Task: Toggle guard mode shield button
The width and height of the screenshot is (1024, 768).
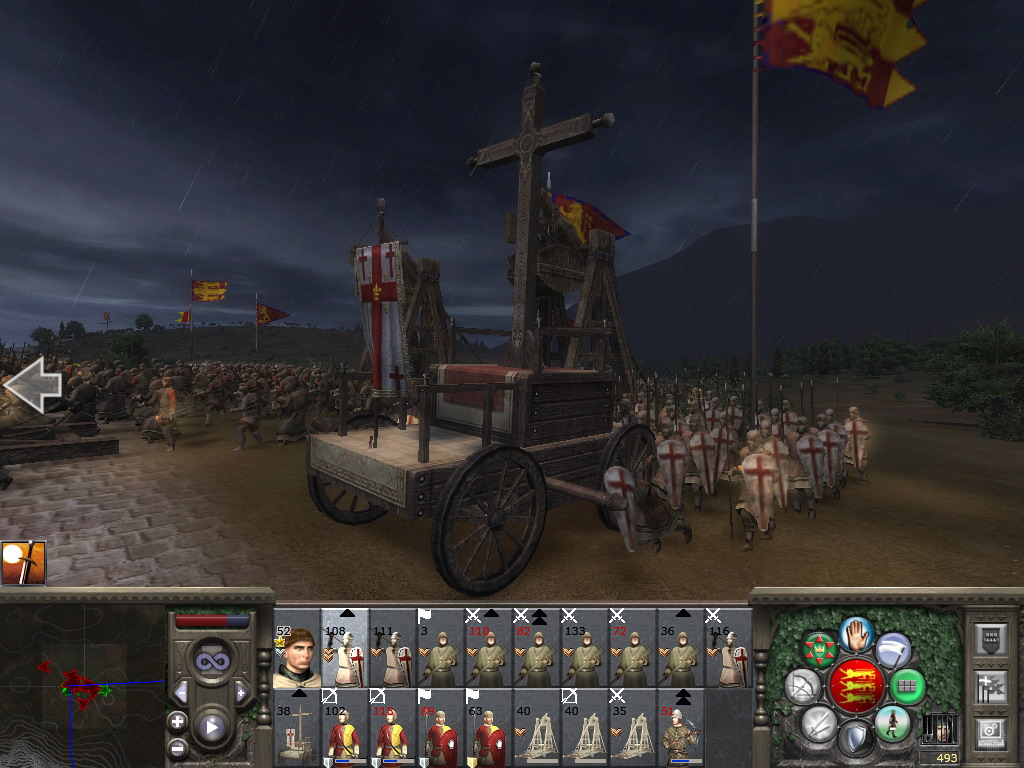Action: click(855, 740)
